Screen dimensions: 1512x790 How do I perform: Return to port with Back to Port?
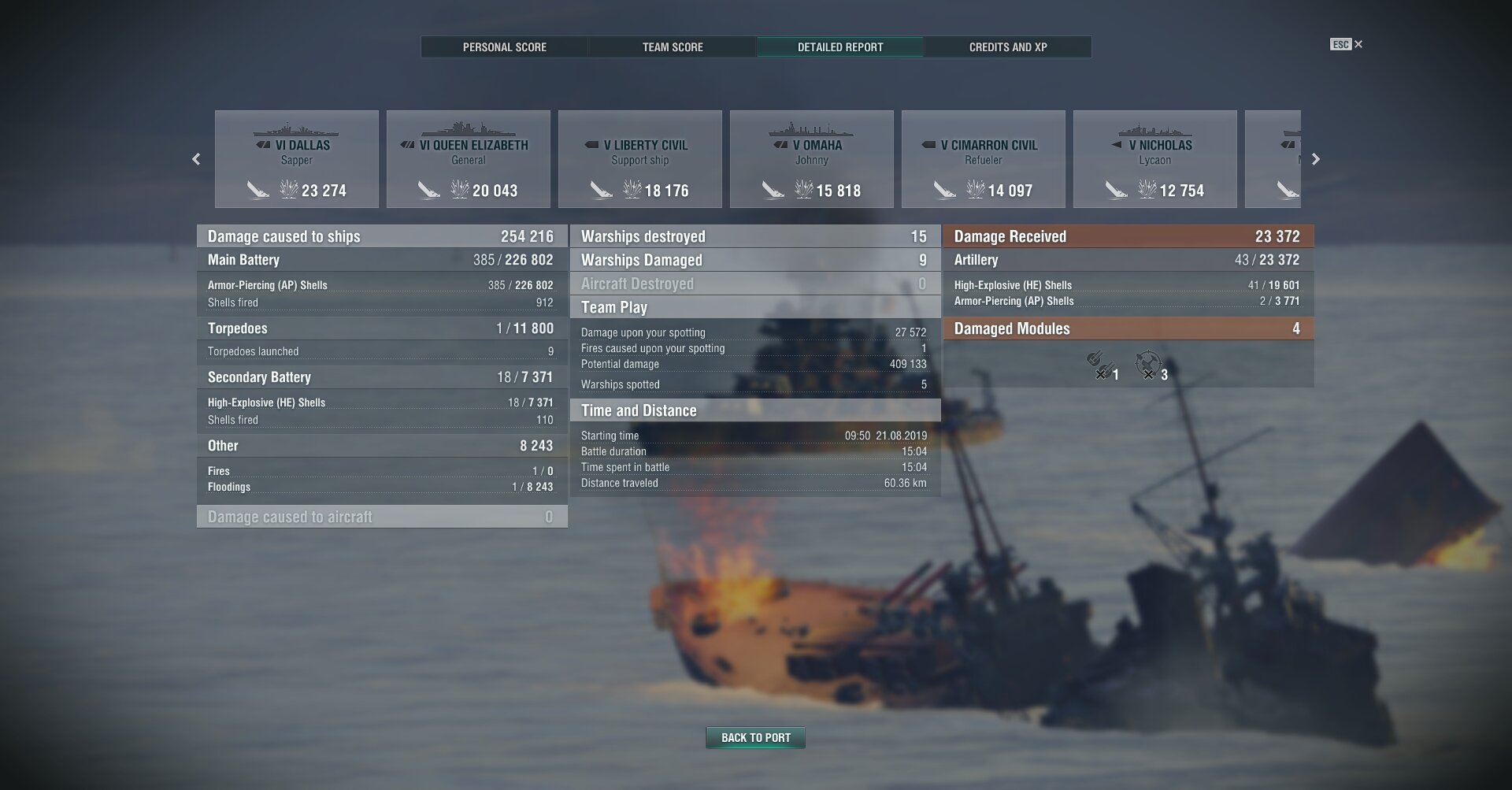point(755,738)
